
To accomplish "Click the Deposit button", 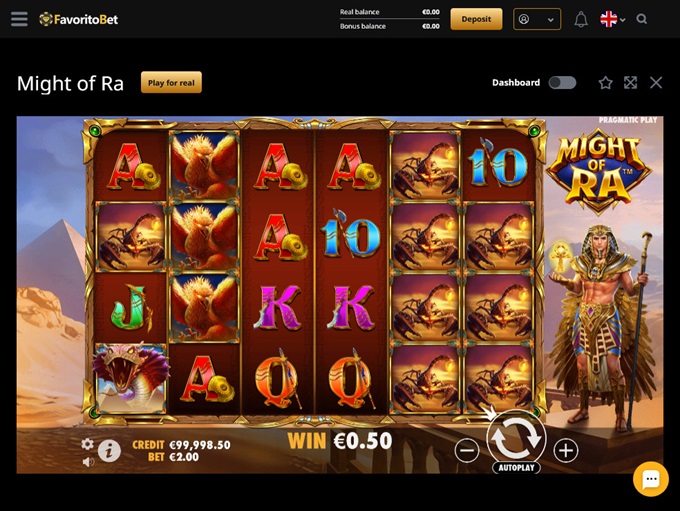I will pos(476,19).
